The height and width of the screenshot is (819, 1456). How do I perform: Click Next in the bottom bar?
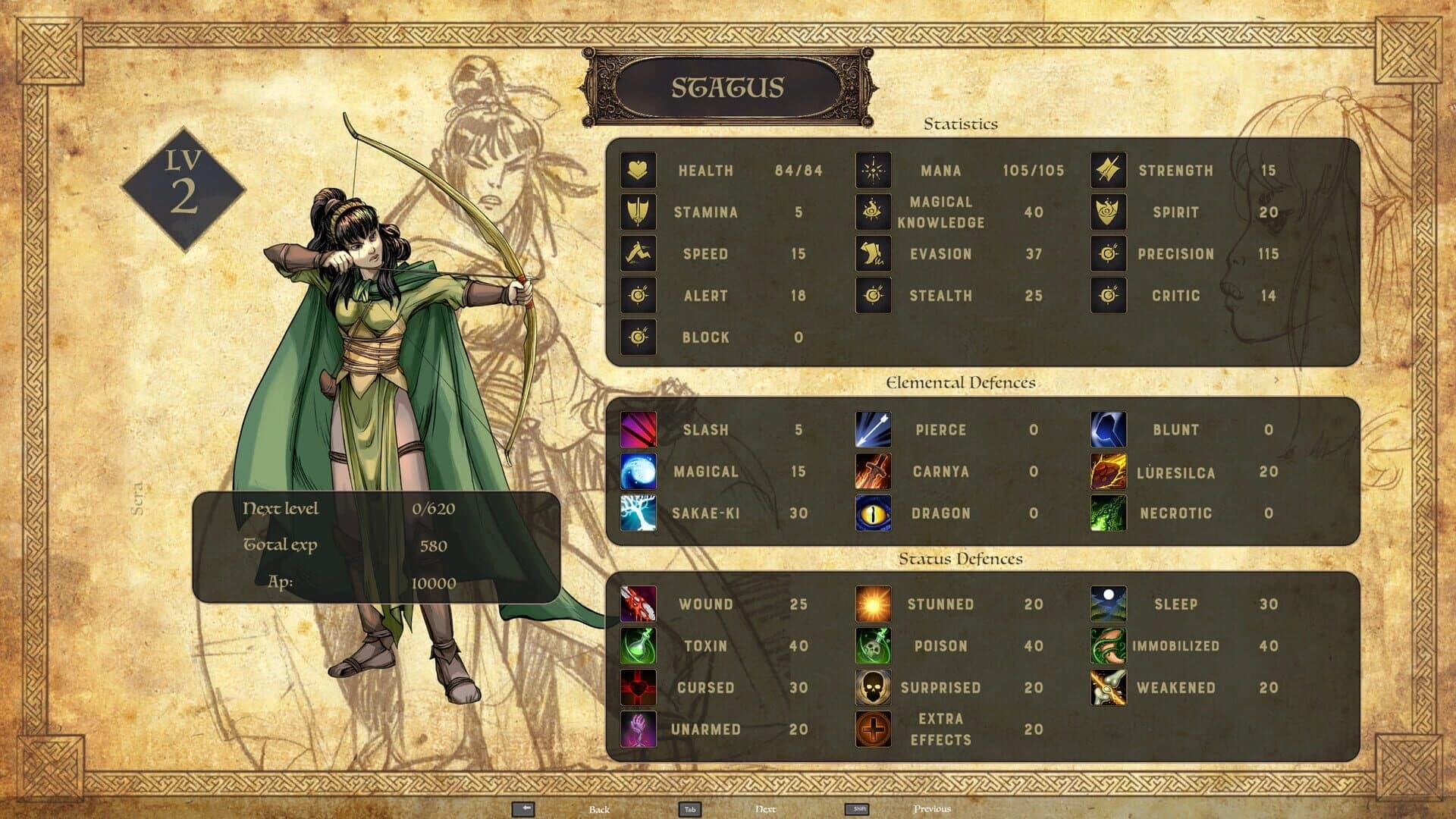pos(764,810)
